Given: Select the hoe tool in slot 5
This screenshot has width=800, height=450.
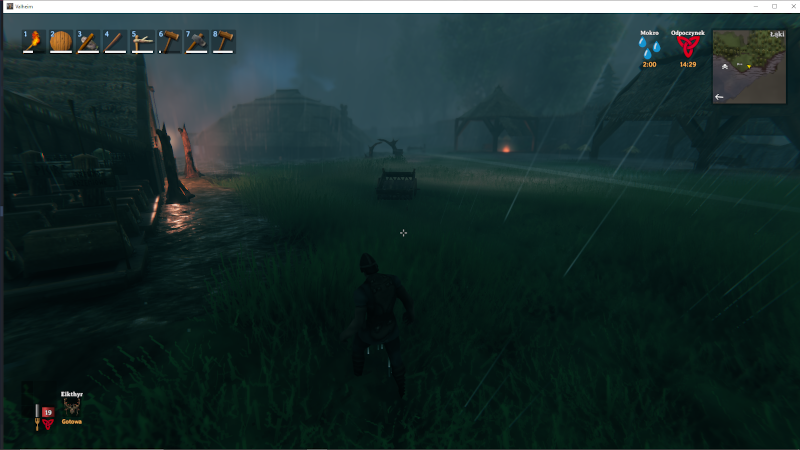Looking at the screenshot, I should click(142, 41).
